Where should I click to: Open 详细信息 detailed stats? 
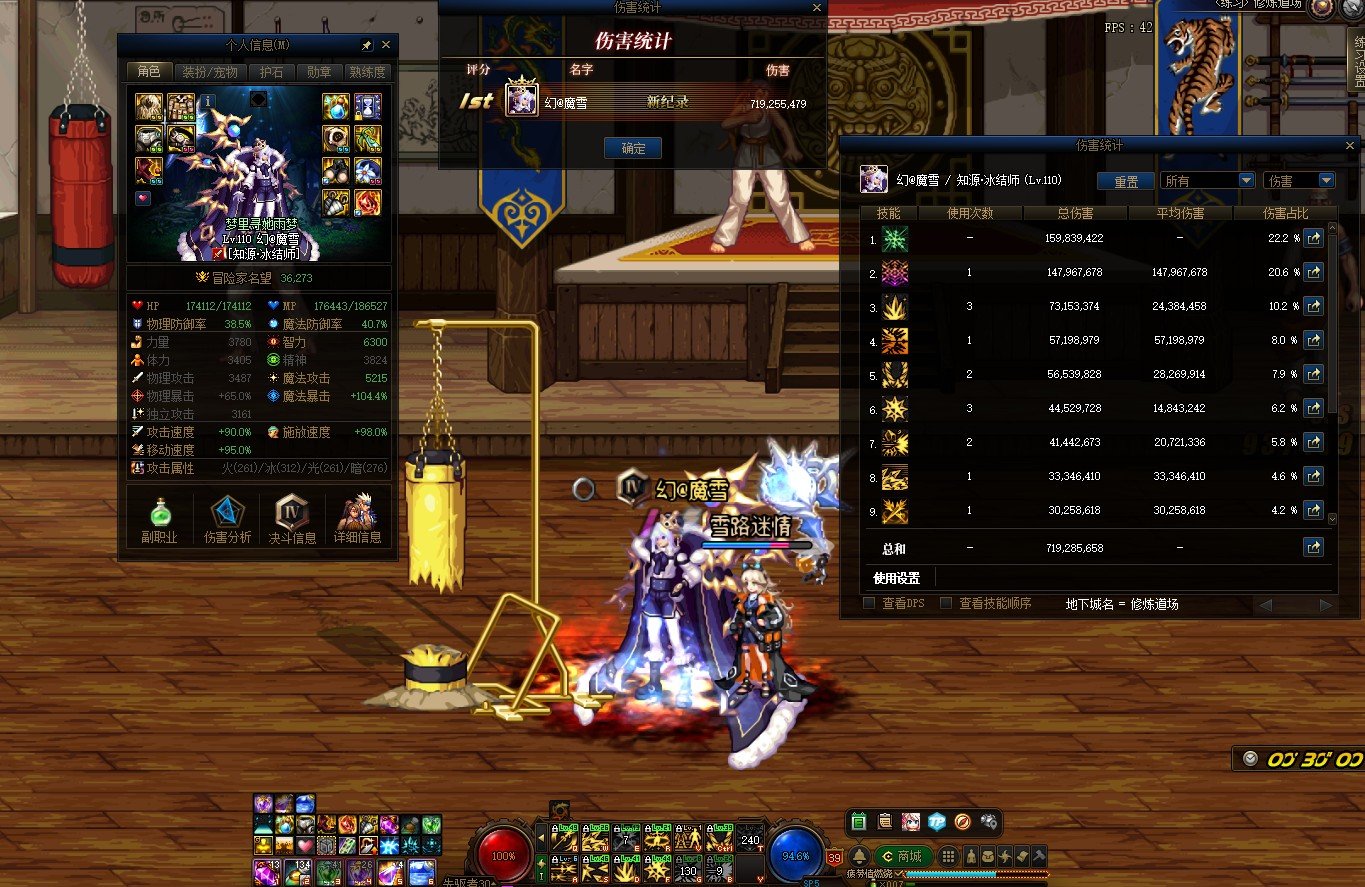point(358,519)
